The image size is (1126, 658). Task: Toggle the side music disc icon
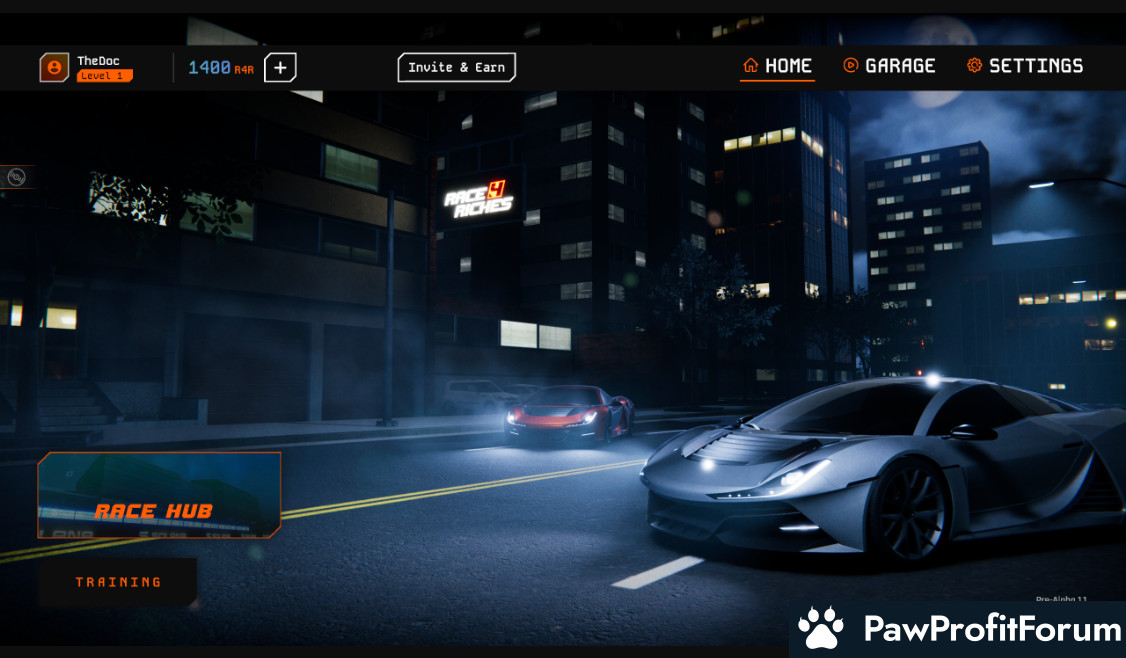(x=16, y=177)
